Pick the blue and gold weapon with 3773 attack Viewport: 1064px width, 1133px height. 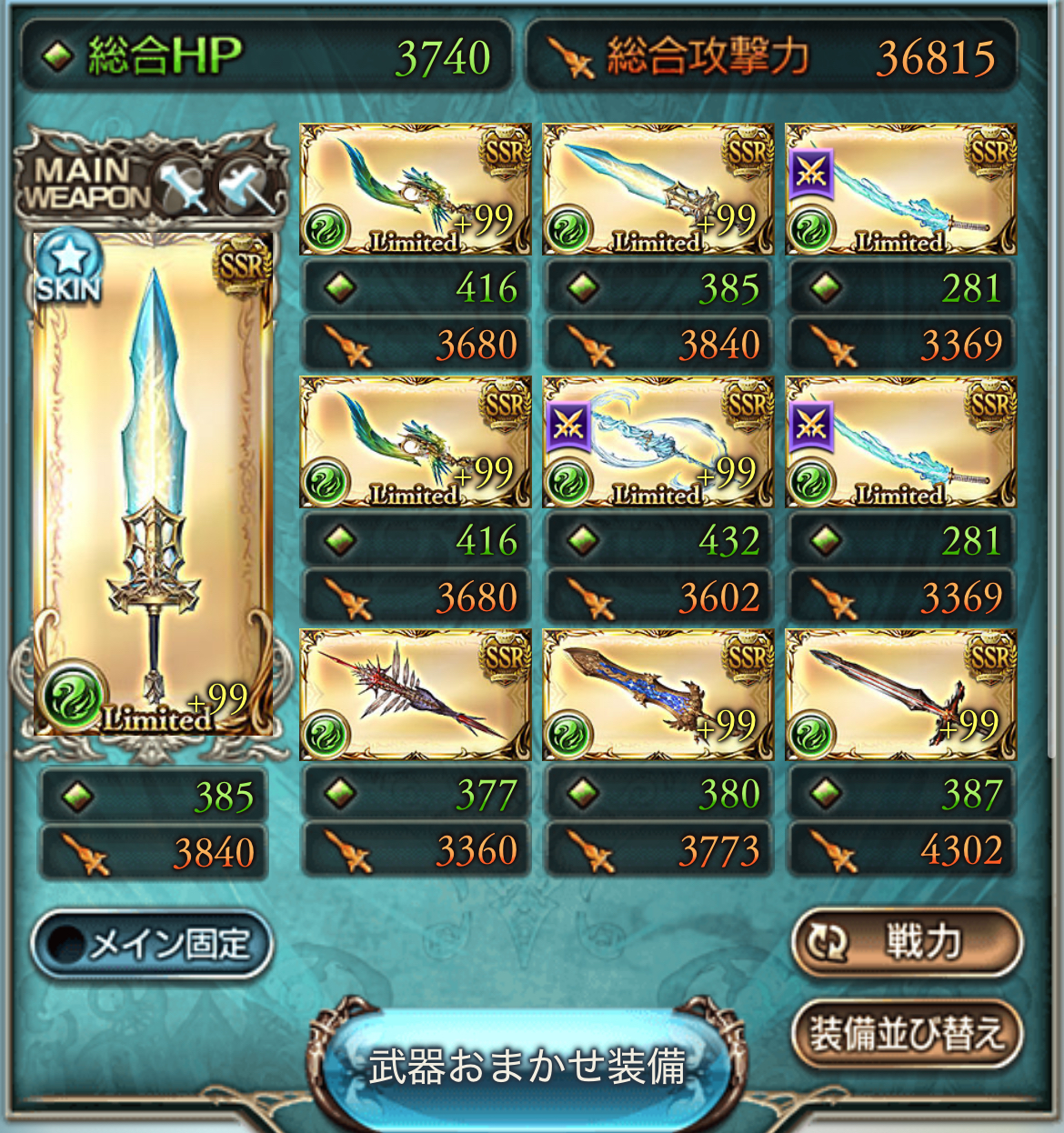pos(657,695)
